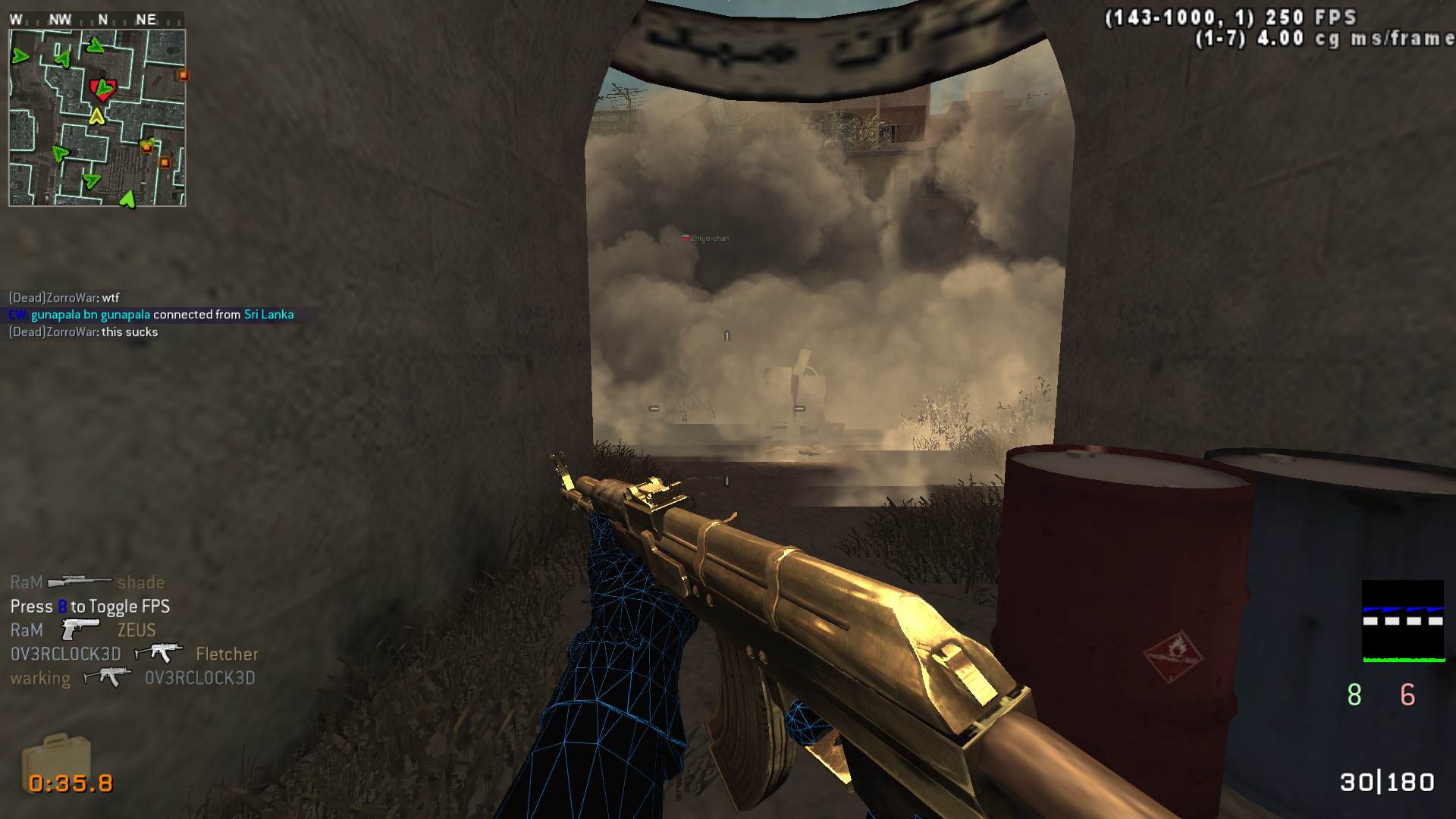Select the warking killed OV3RCLOCK3D killfeed row
Image resolution: width=1456 pixels, height=819 pixels.
pos(133,678)
